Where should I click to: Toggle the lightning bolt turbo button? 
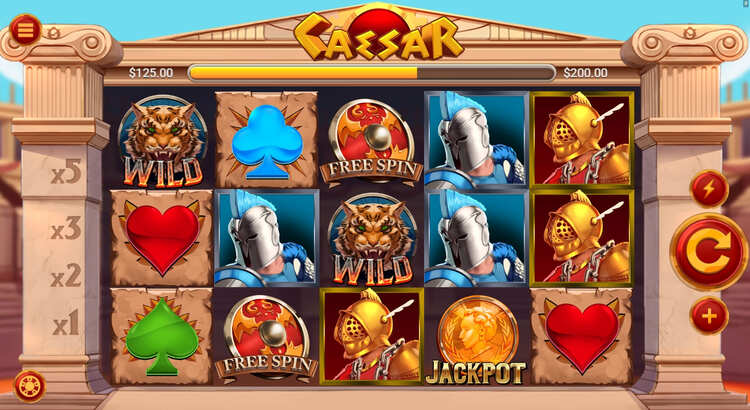point(709,188)
